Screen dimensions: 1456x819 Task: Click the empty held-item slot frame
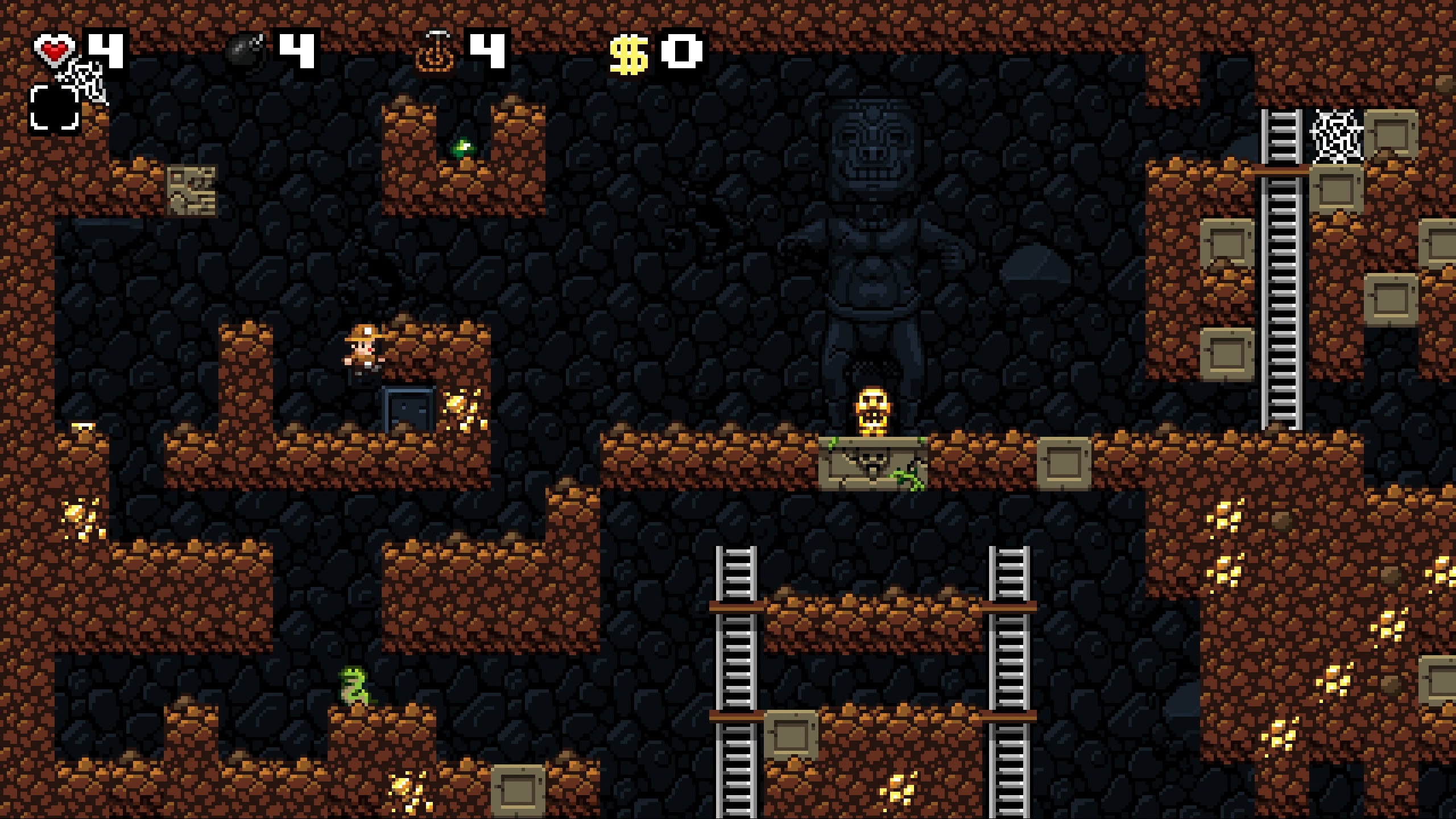(55, 107)
